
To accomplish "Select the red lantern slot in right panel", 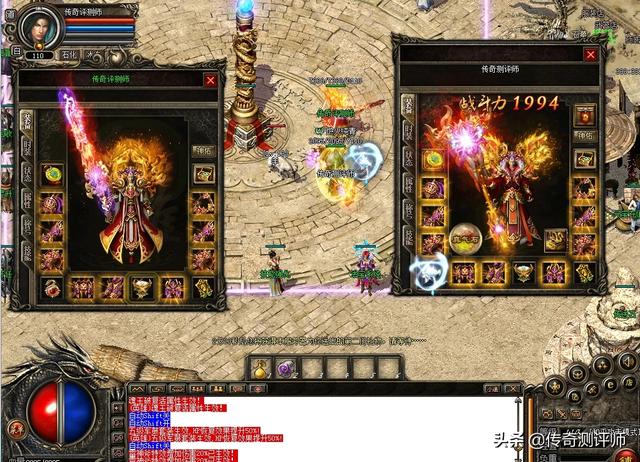I will [x=586, y=113].
